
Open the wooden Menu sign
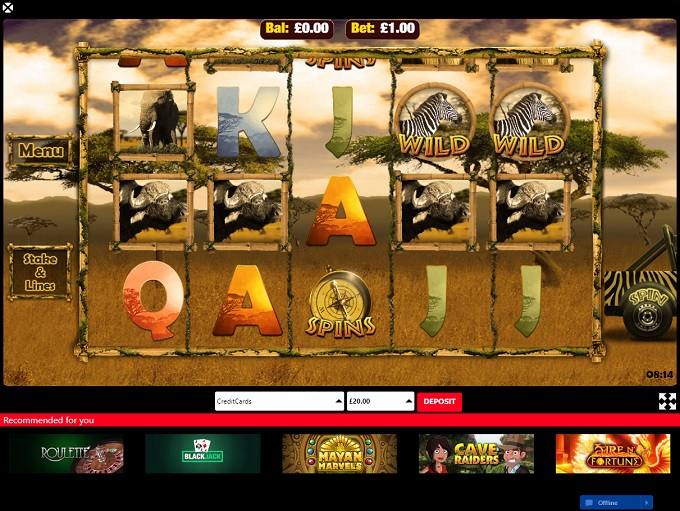coord(40,152)
